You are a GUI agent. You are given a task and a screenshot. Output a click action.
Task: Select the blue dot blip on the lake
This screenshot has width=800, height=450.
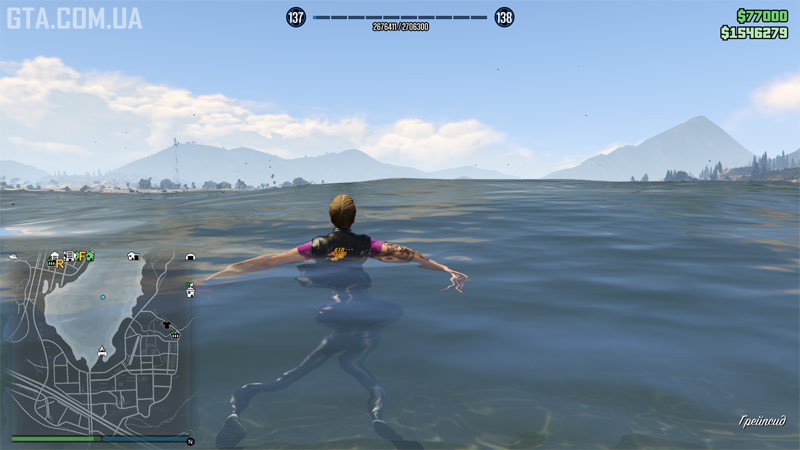point(102,297)
